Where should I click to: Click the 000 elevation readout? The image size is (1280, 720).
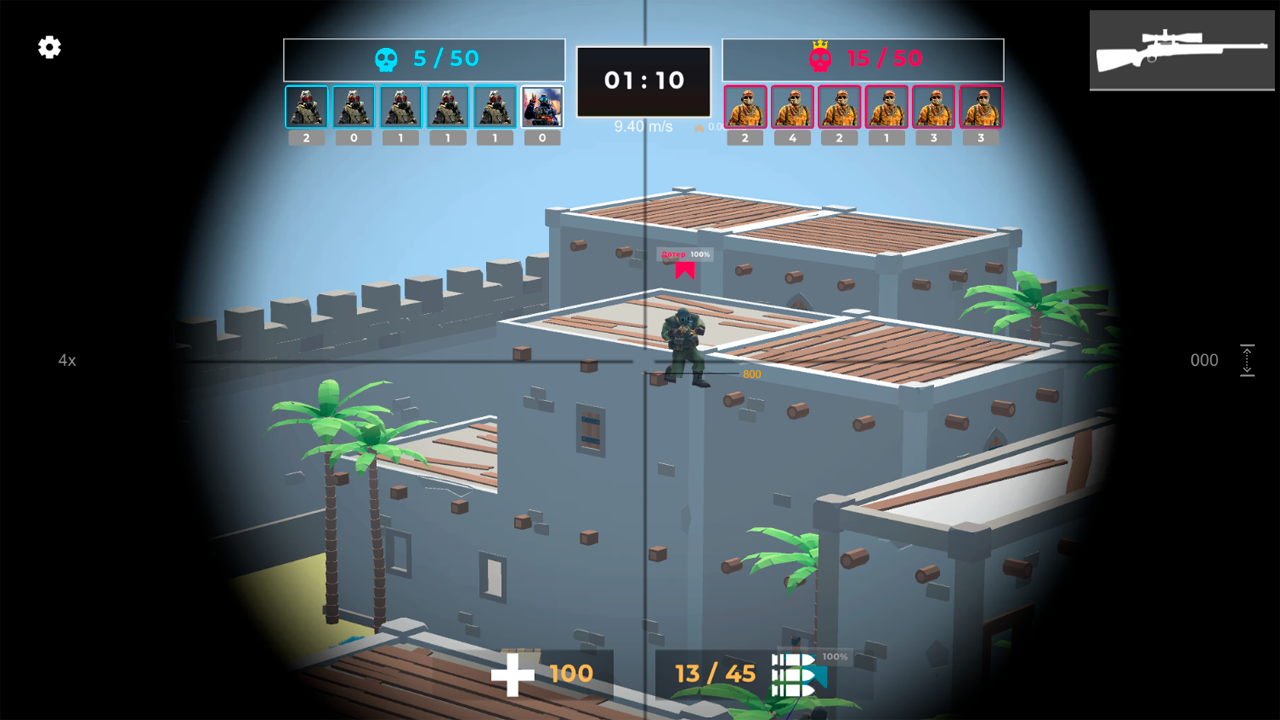coord(1203,360)
